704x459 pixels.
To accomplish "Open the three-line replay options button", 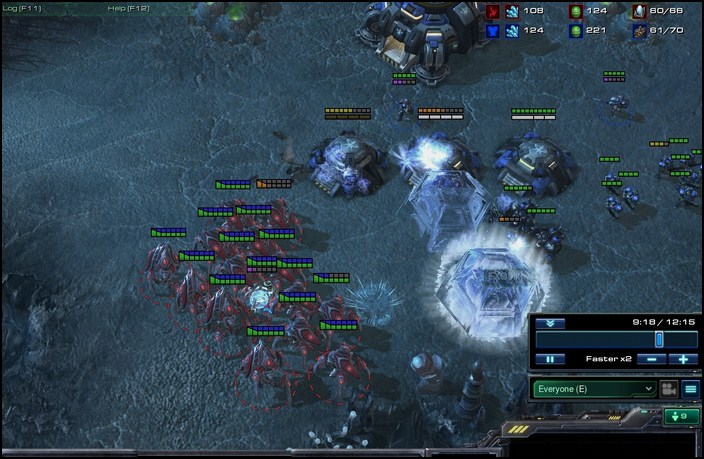I will click(690, 388).
